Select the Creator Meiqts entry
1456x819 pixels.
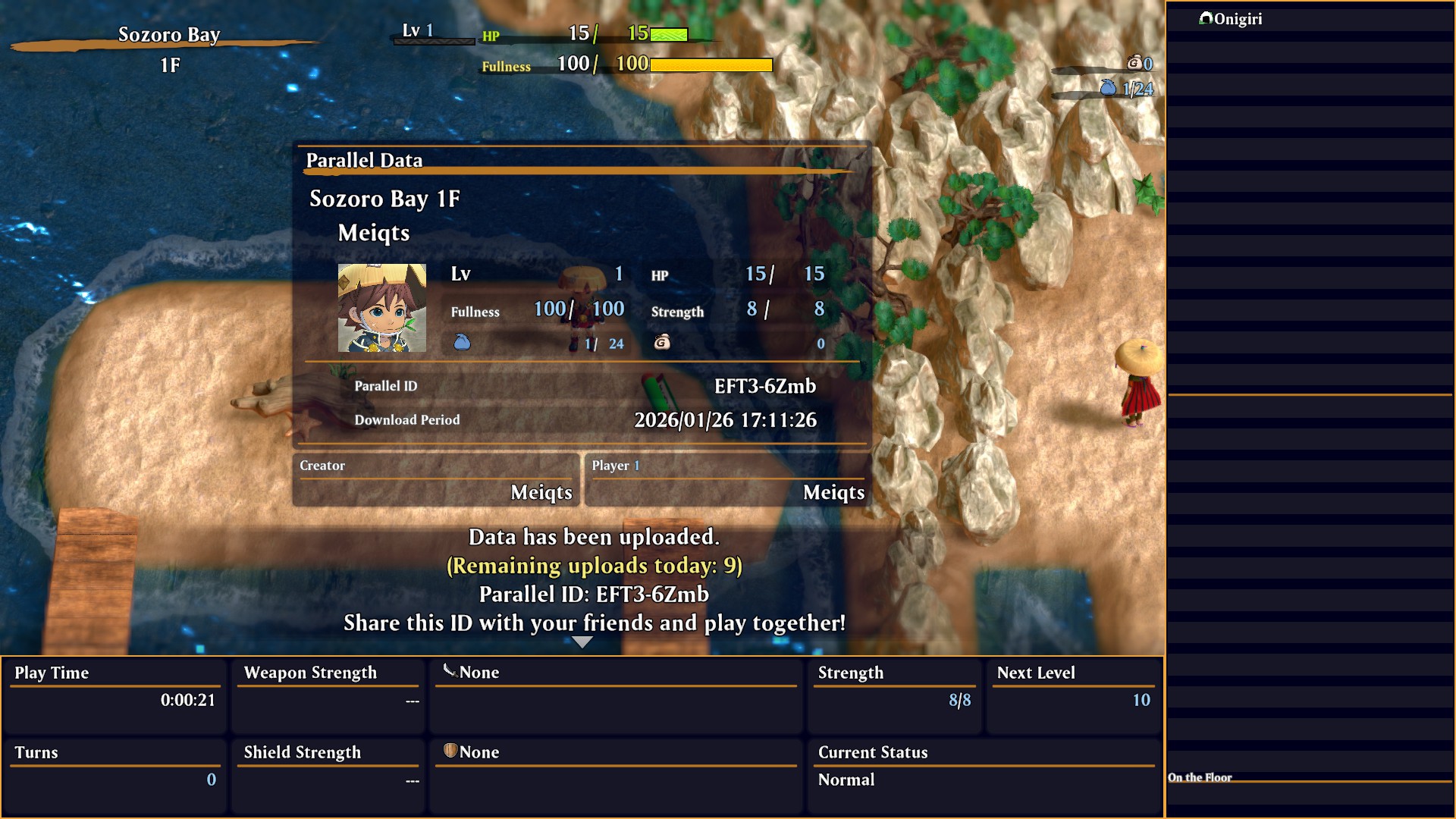coord(436,480)
